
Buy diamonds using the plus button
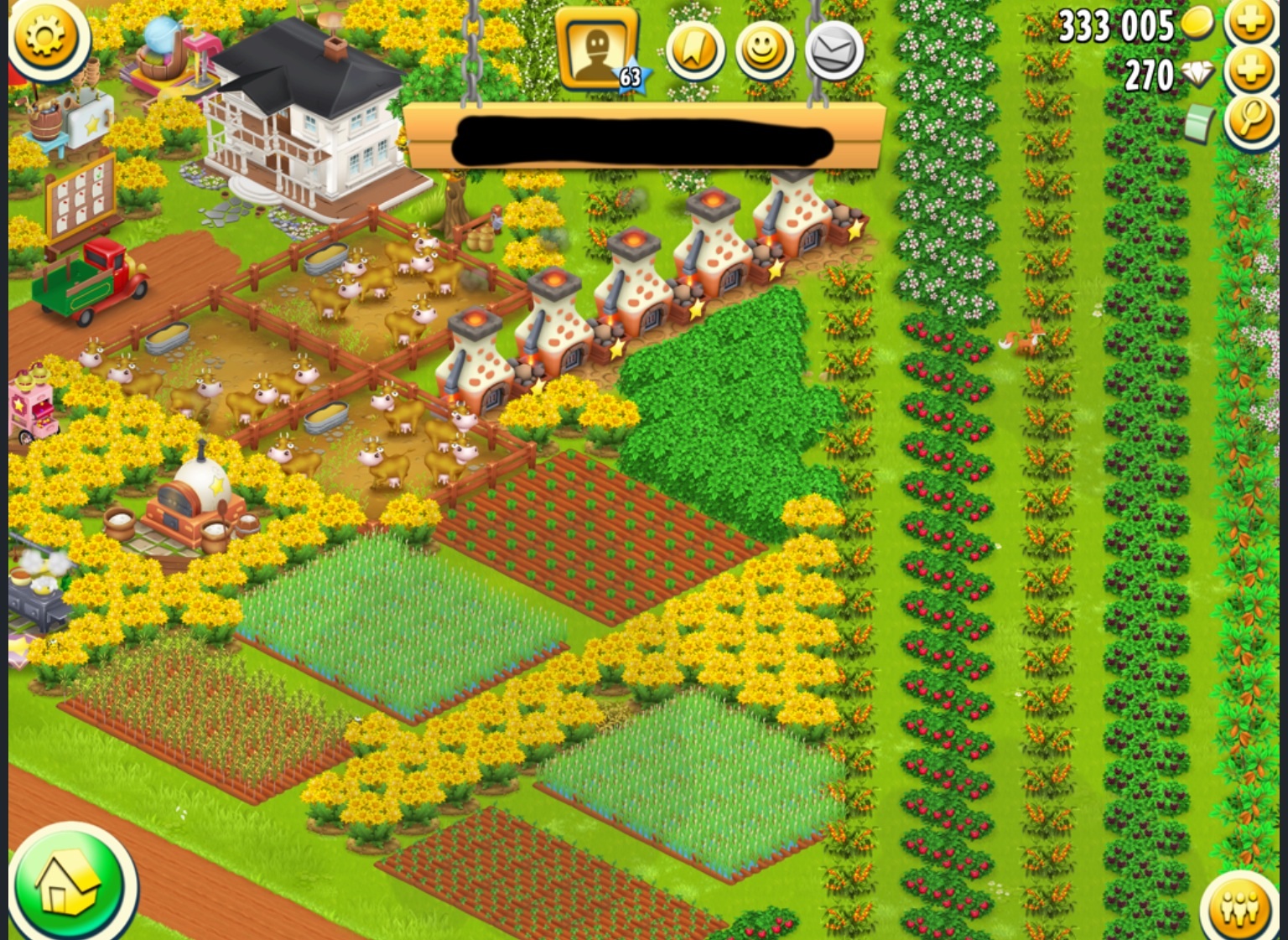click(1252, 72)
